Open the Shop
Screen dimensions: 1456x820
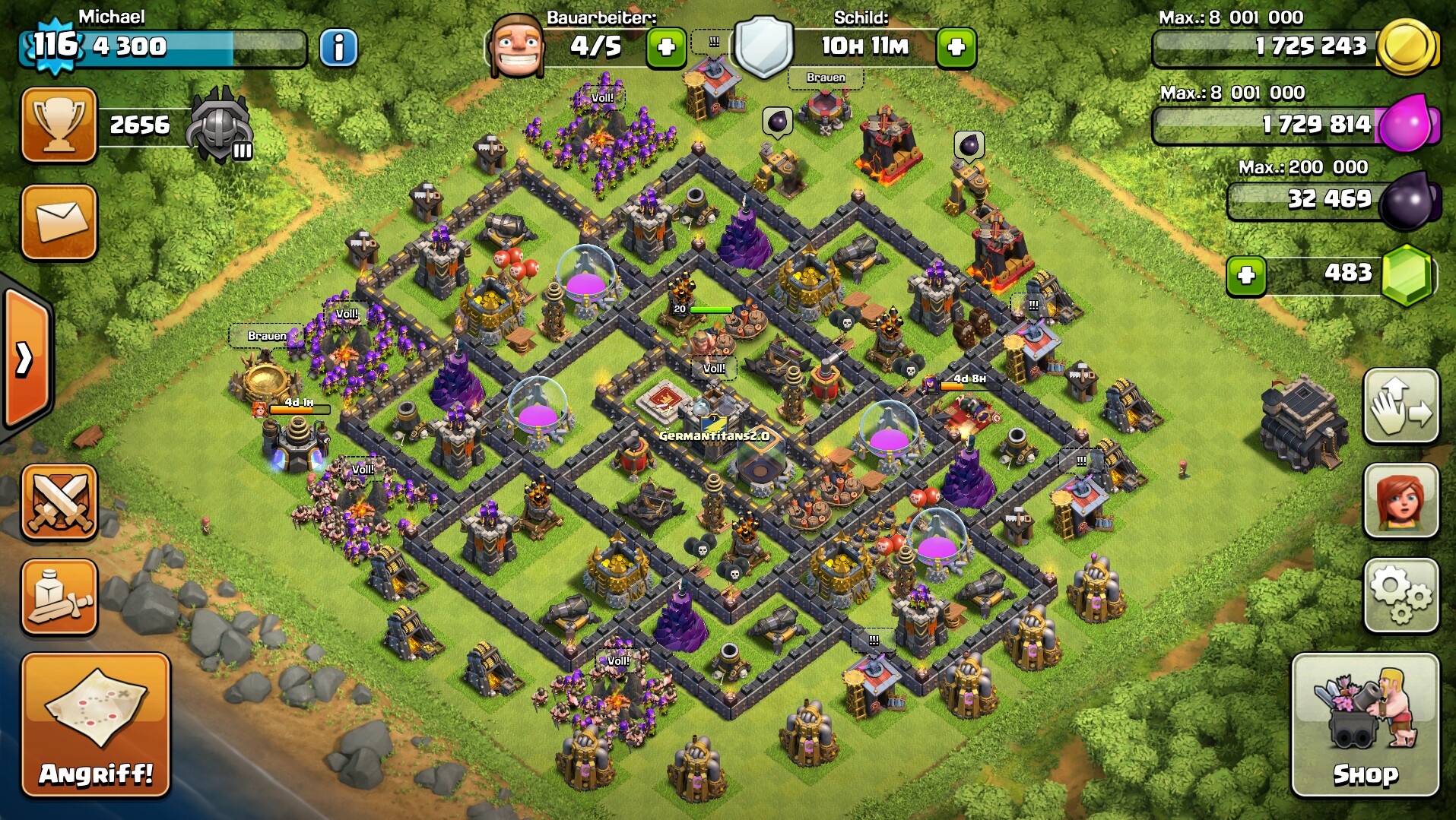point(1365,726)
